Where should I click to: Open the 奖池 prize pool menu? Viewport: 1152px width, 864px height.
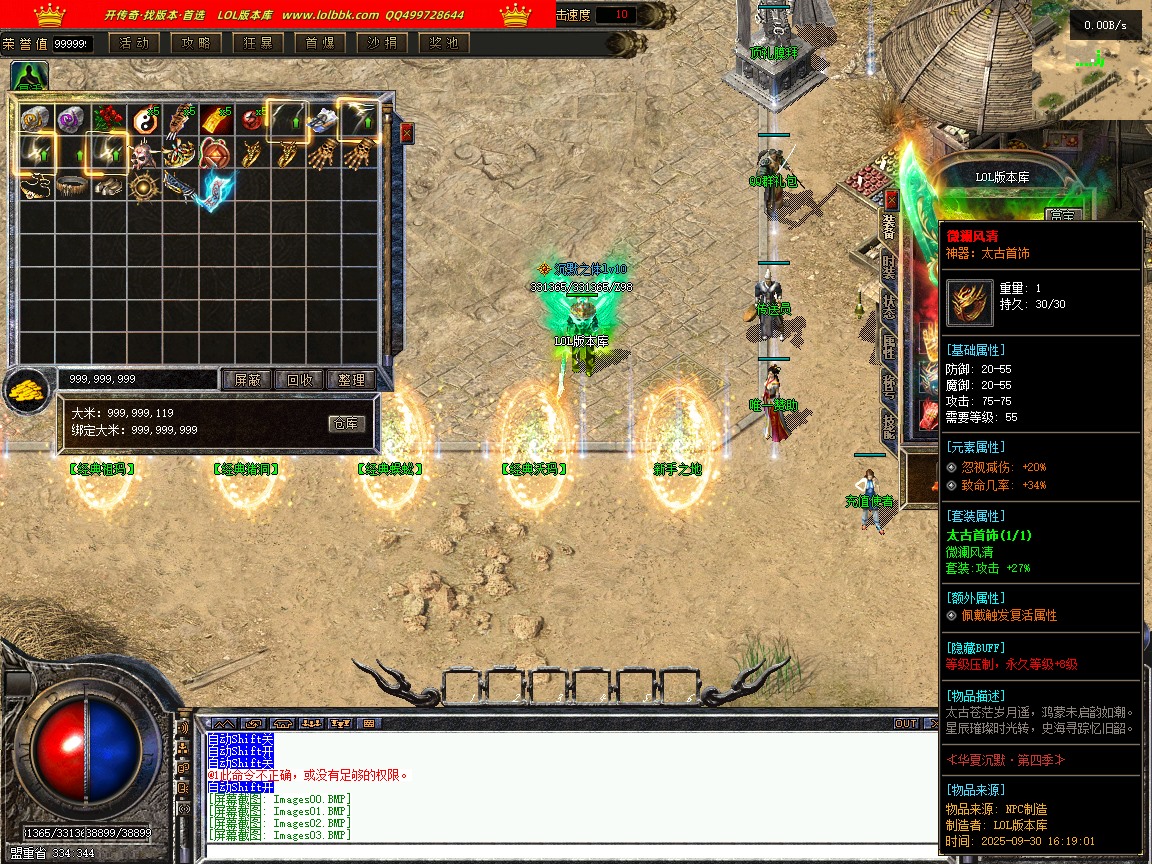[x=444, y=43]
